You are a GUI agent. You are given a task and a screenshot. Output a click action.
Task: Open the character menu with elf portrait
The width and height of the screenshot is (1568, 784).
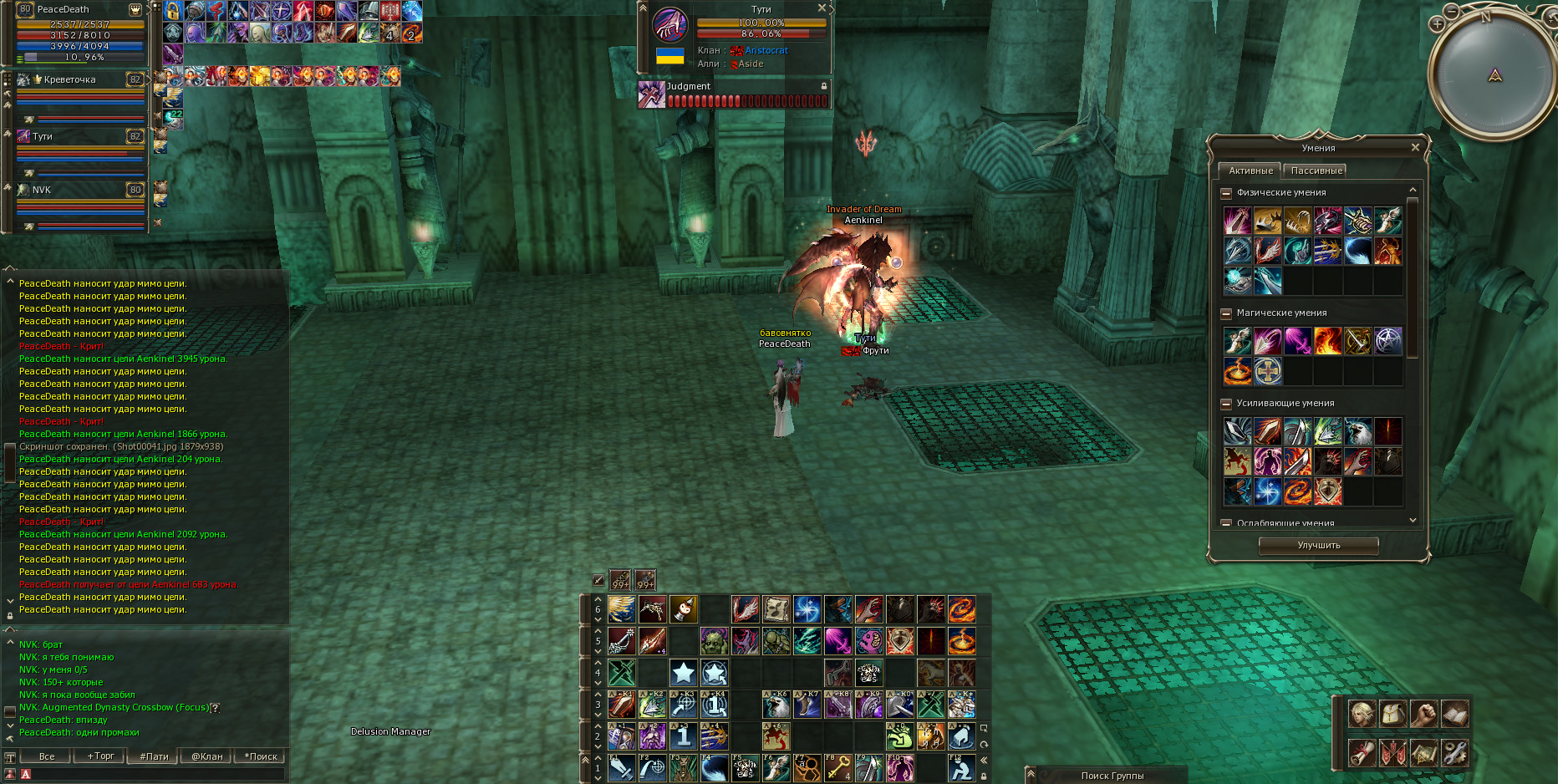[1362, 714]
